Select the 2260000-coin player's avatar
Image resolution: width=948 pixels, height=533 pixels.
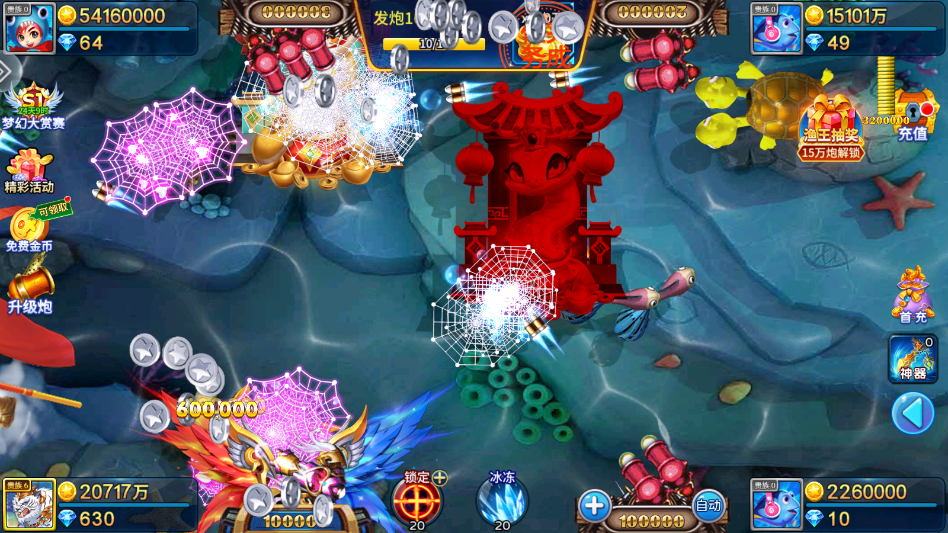(776, 505)
